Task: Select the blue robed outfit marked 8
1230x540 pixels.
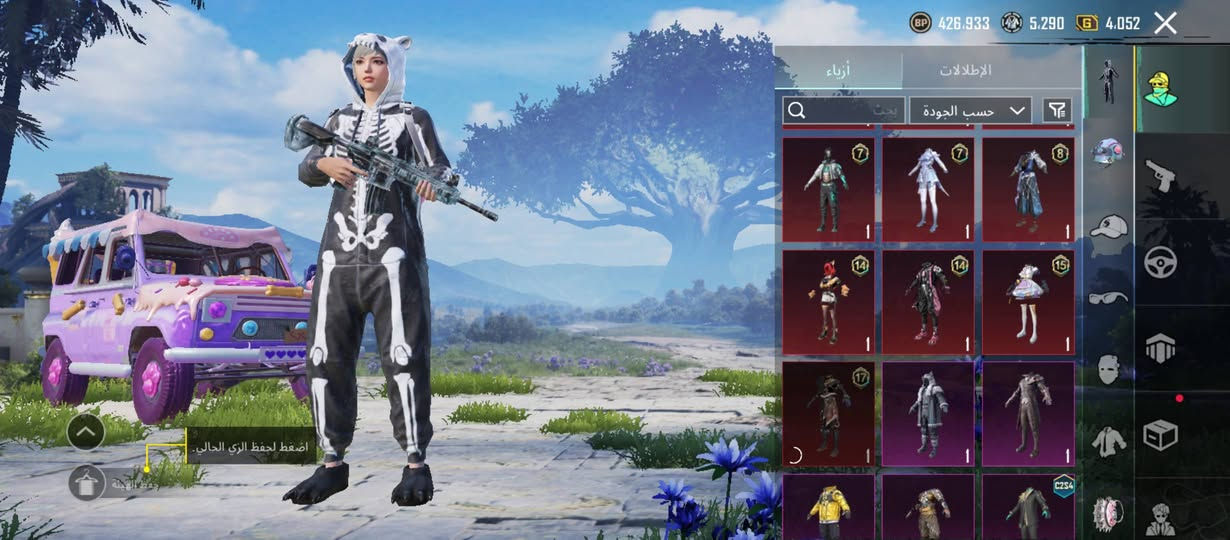Action: (x=1028, y=189)
